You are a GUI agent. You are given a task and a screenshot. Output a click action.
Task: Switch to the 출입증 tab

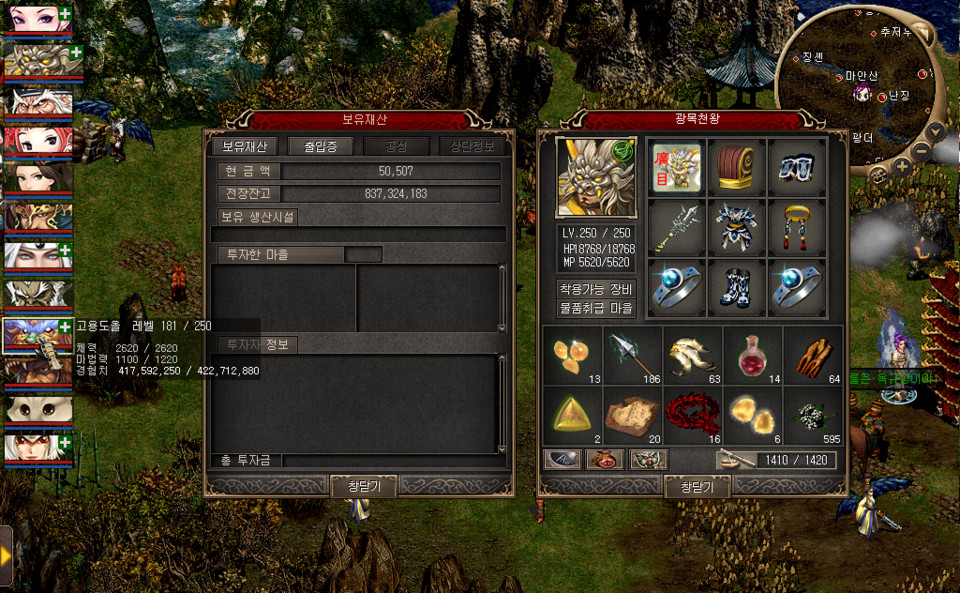click(322, 146)
